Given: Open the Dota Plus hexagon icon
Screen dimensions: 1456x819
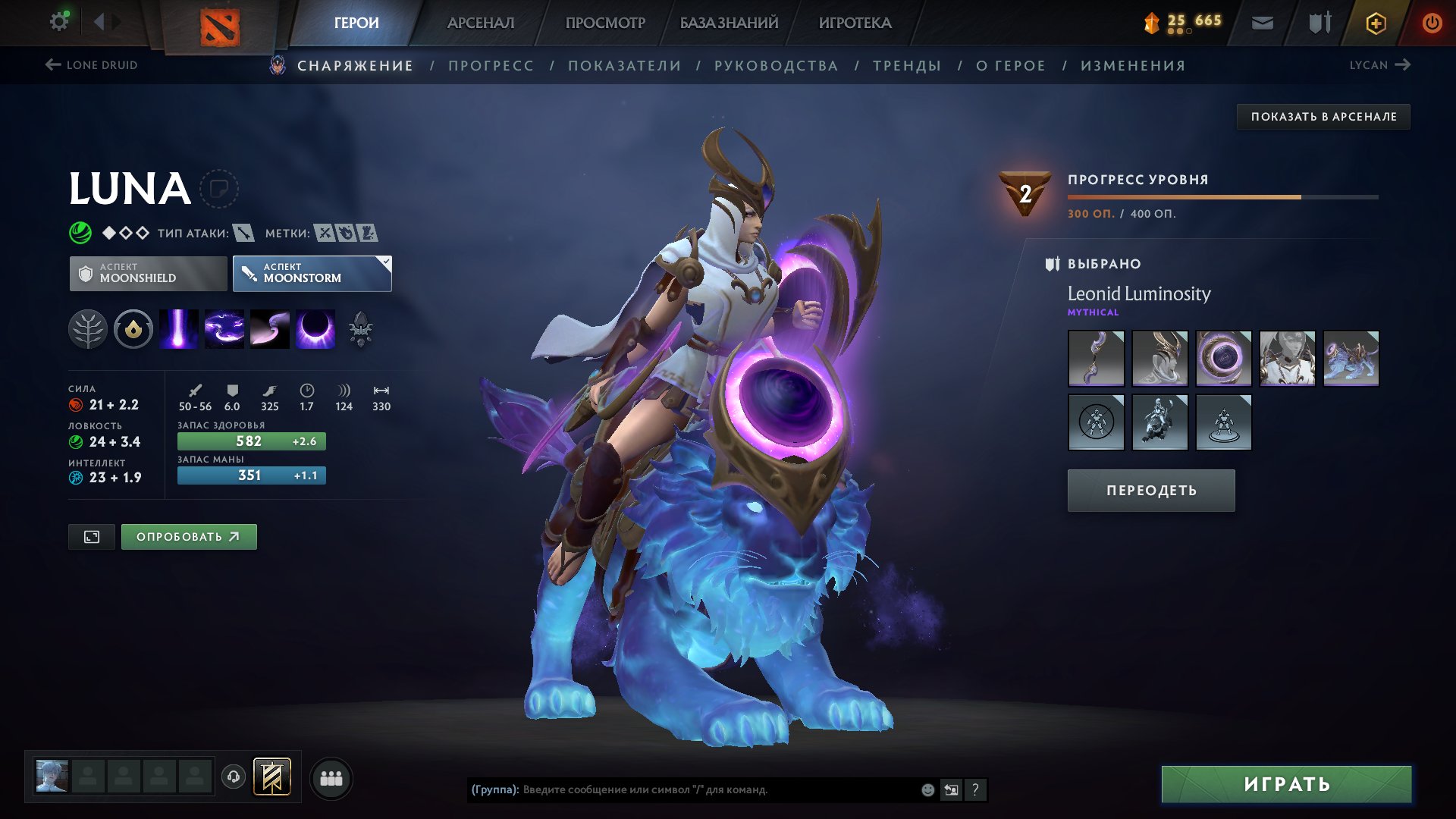Looking at the screenshot, I should pos(1376,22).
